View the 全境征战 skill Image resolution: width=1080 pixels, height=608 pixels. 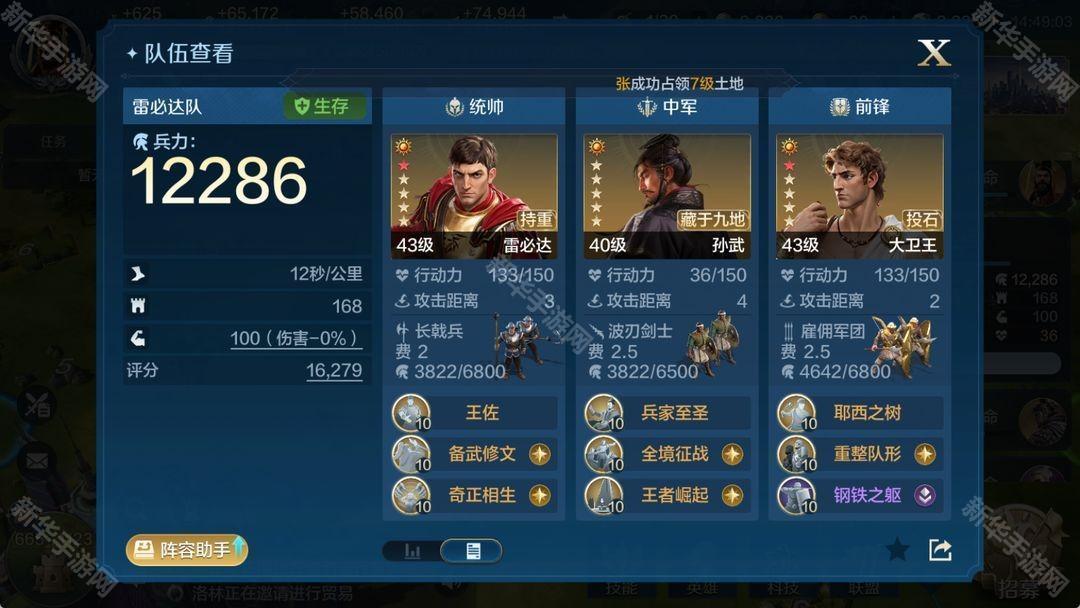(x=666, y=454)
